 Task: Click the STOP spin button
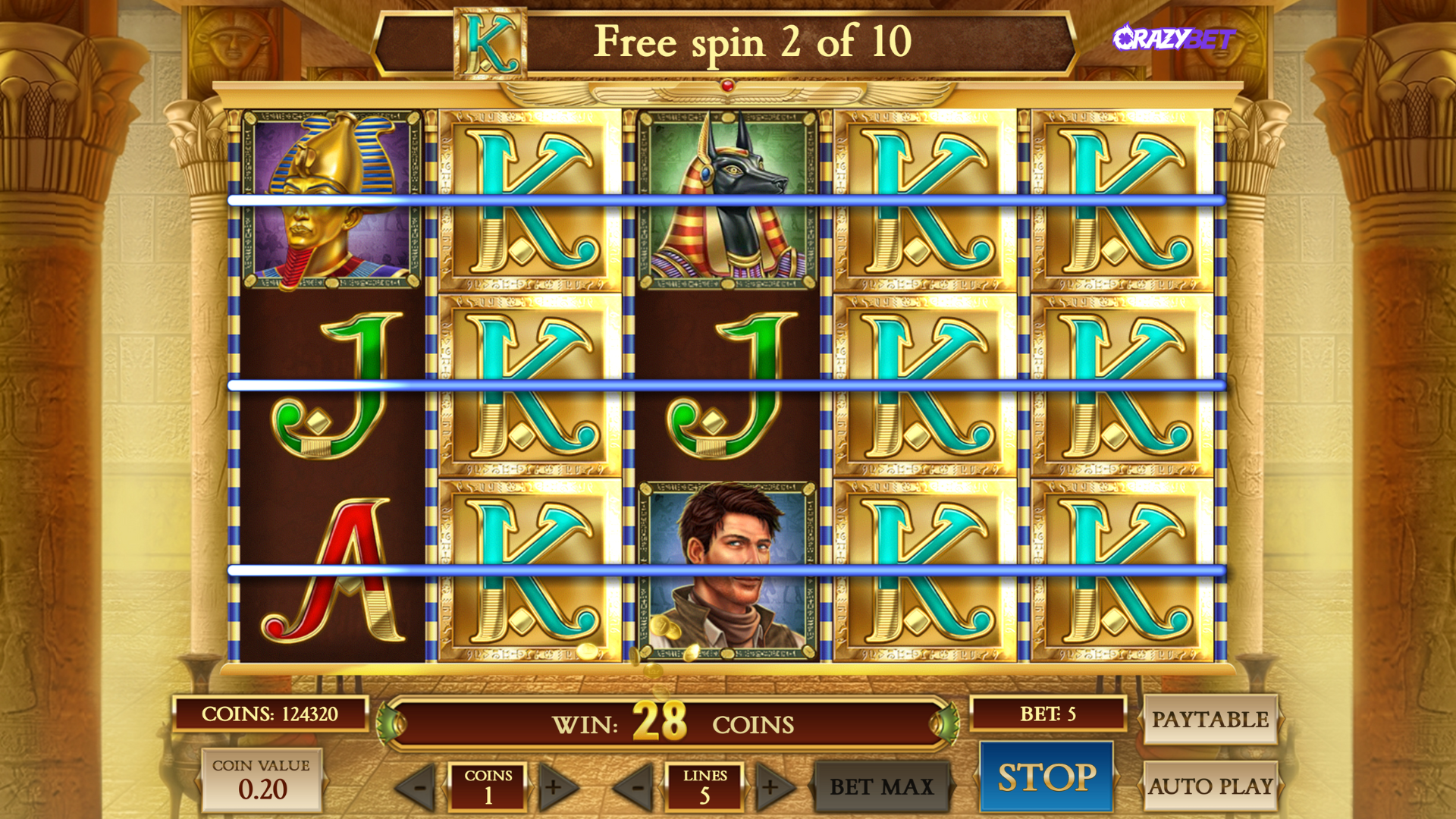[x=1046, y=777]
